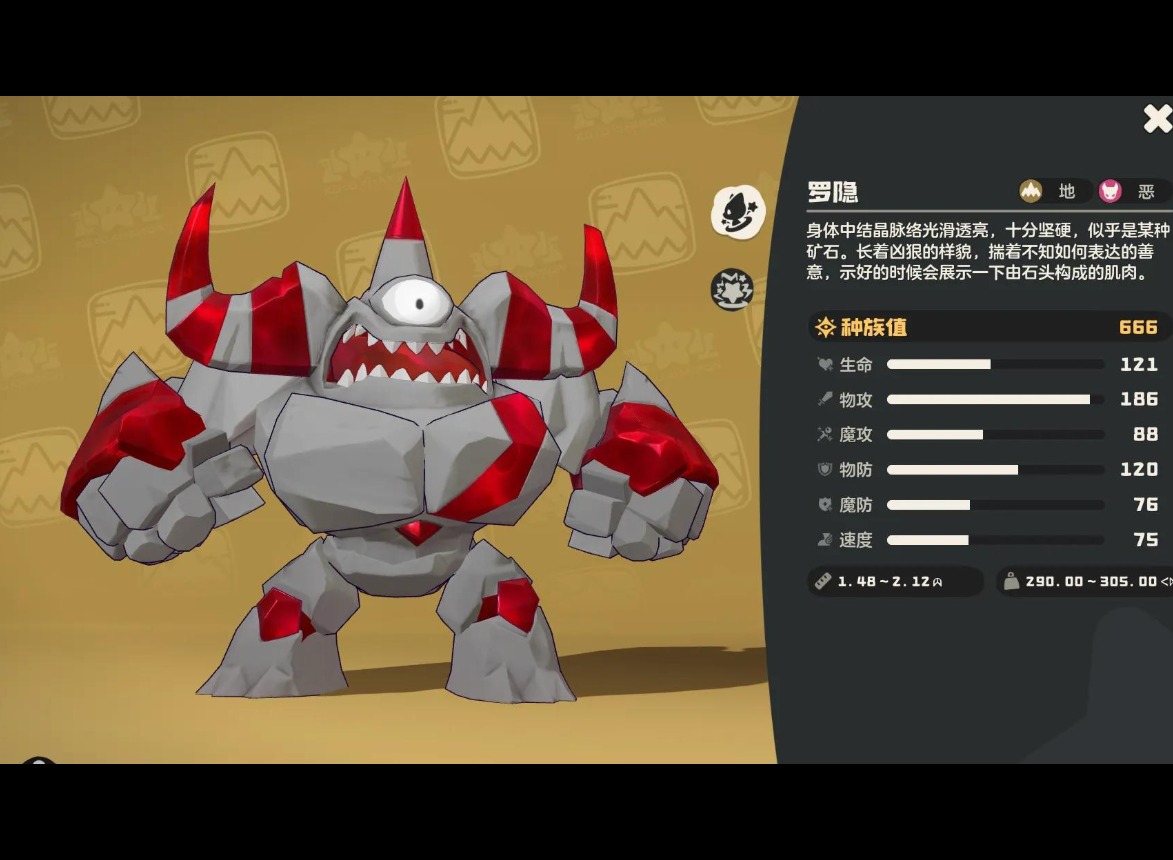Switch to the dark star burst form icon
Screen dimensions: 1173x860
[x=731, y=289]
